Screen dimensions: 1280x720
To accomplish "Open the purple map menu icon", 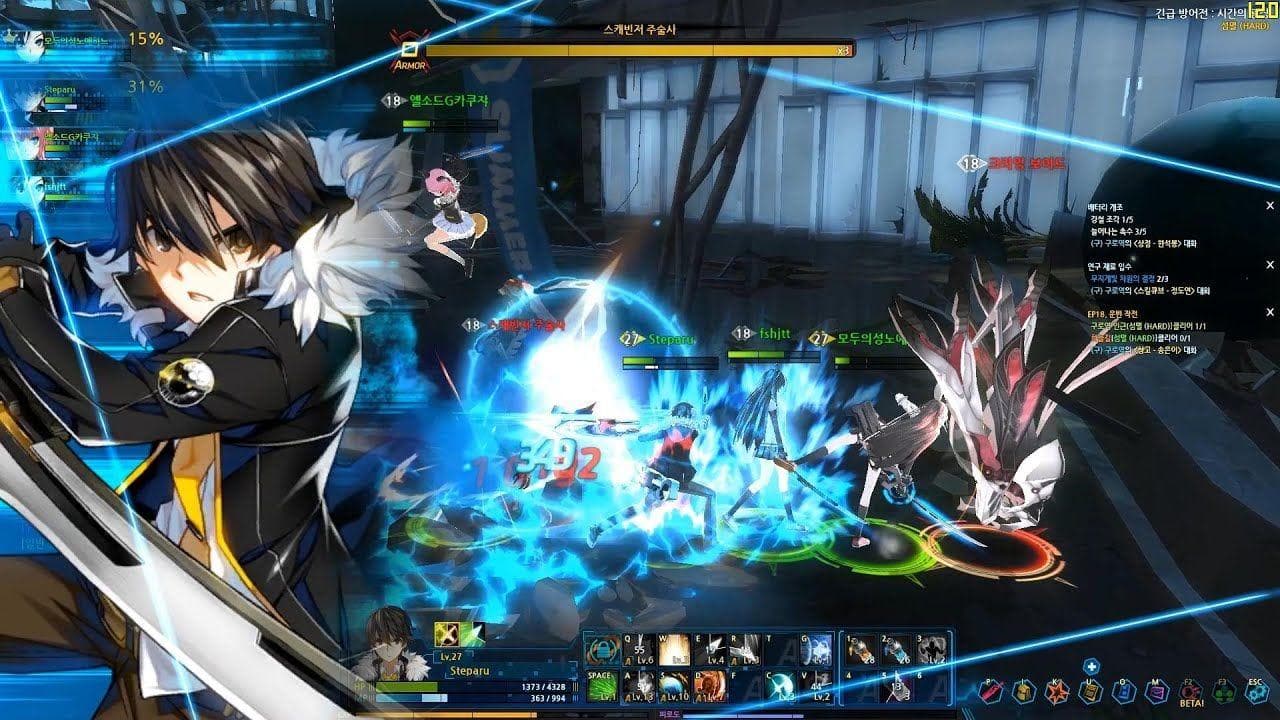I will pos(1157,691).
